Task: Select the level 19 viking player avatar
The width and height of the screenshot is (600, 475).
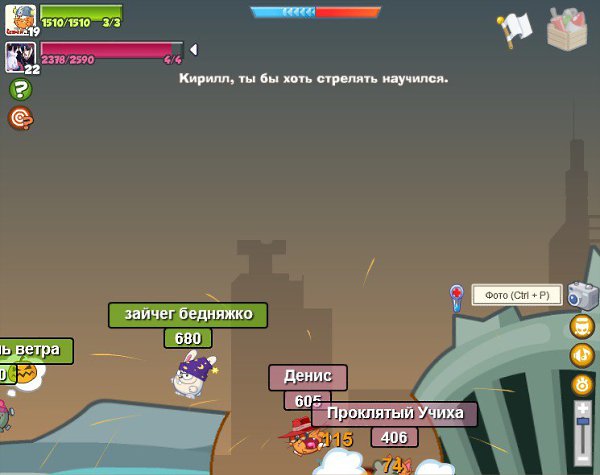Action: click(x=21, y=17)
